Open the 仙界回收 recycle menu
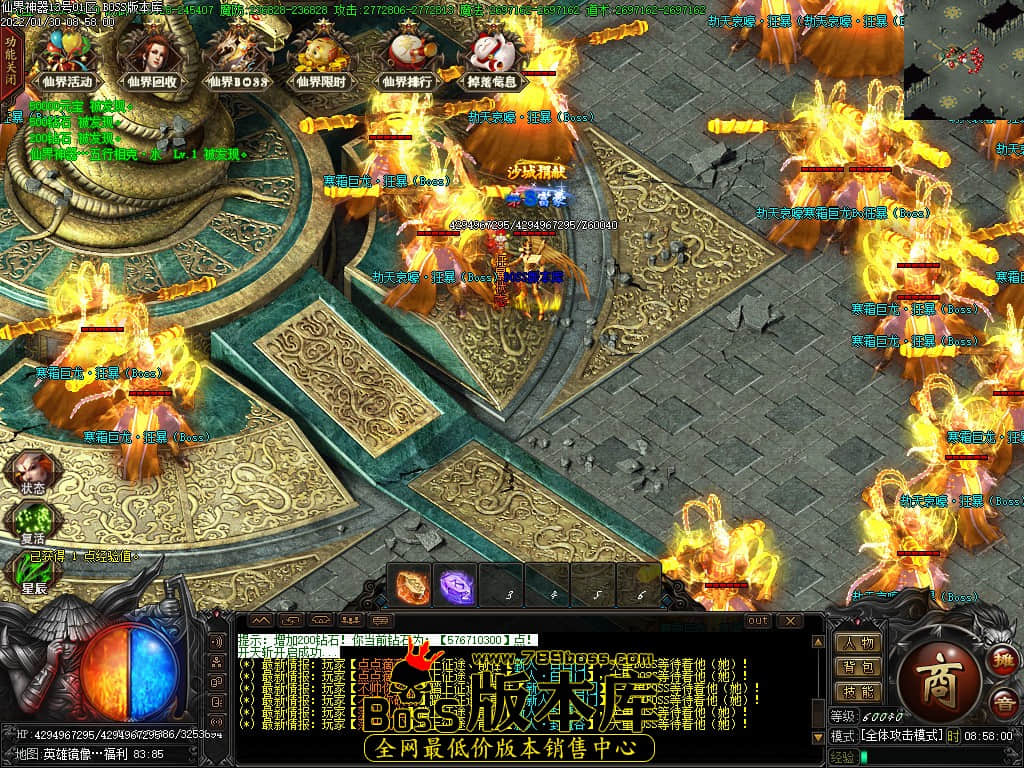 (x=152, y=58)
